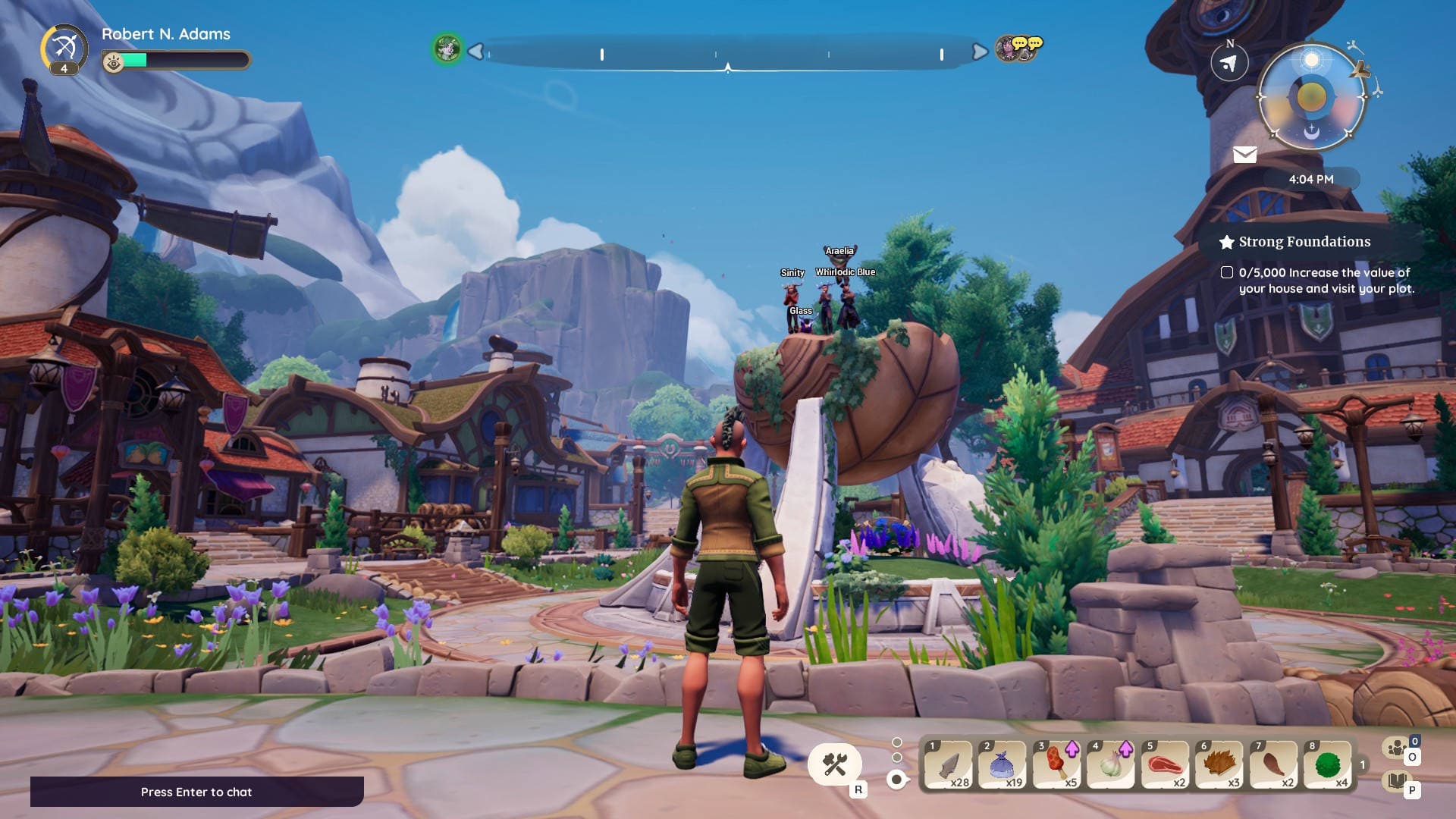Select the stone arrowhead hotbar slot
The height and width of the screenshot is (819, 1456).
coord(948,766)
